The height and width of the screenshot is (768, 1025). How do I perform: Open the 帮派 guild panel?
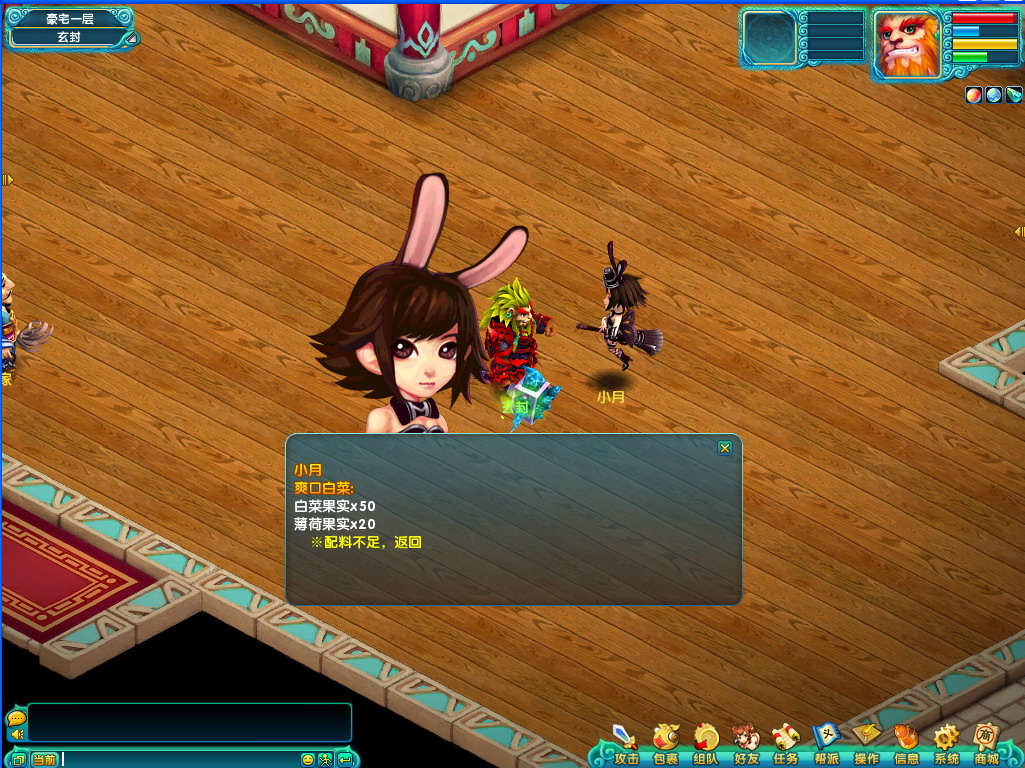coord(826,743)
